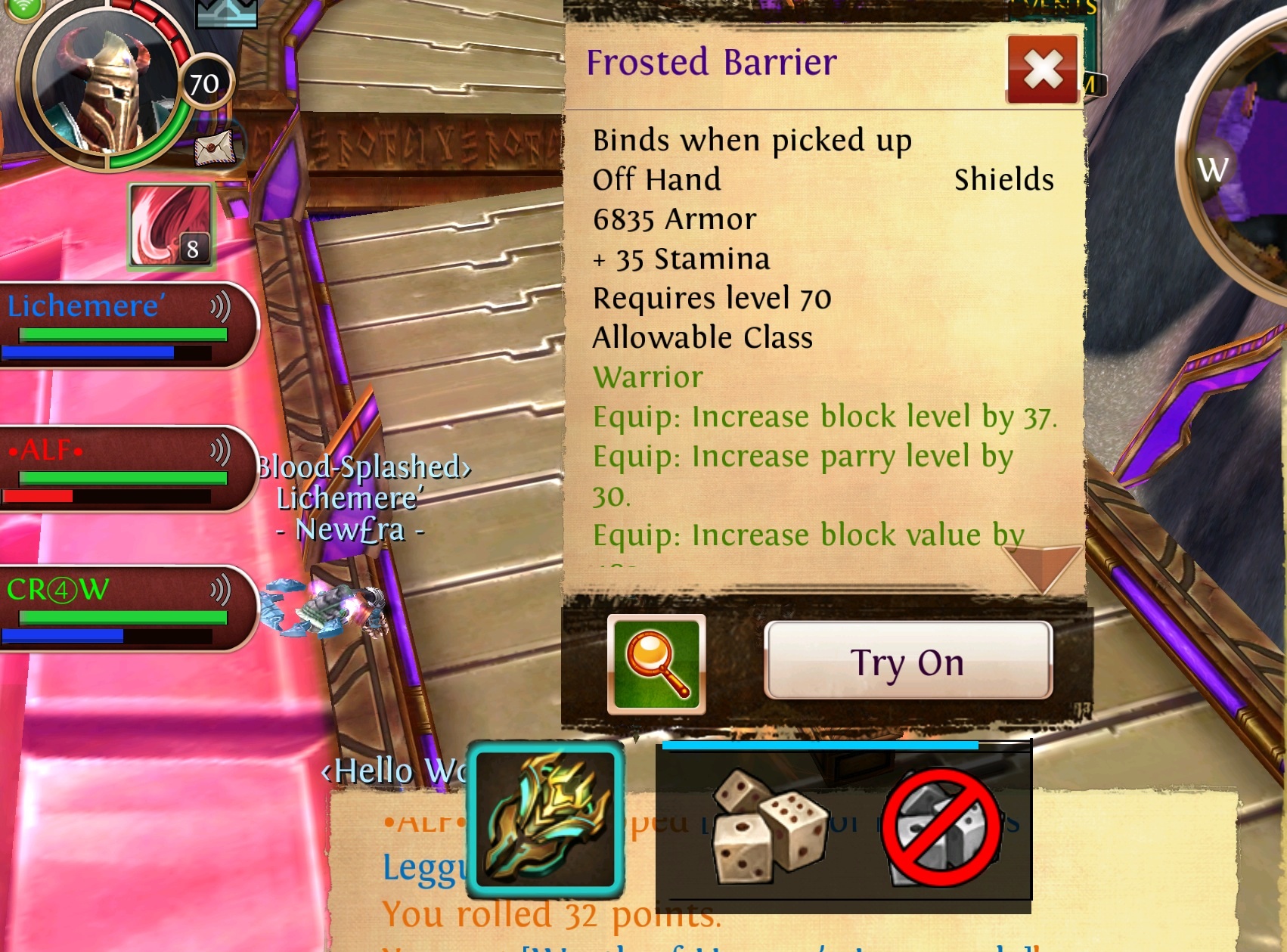
Task: Close the Frosted Barrier tooltip
Action: (1043, 69)
